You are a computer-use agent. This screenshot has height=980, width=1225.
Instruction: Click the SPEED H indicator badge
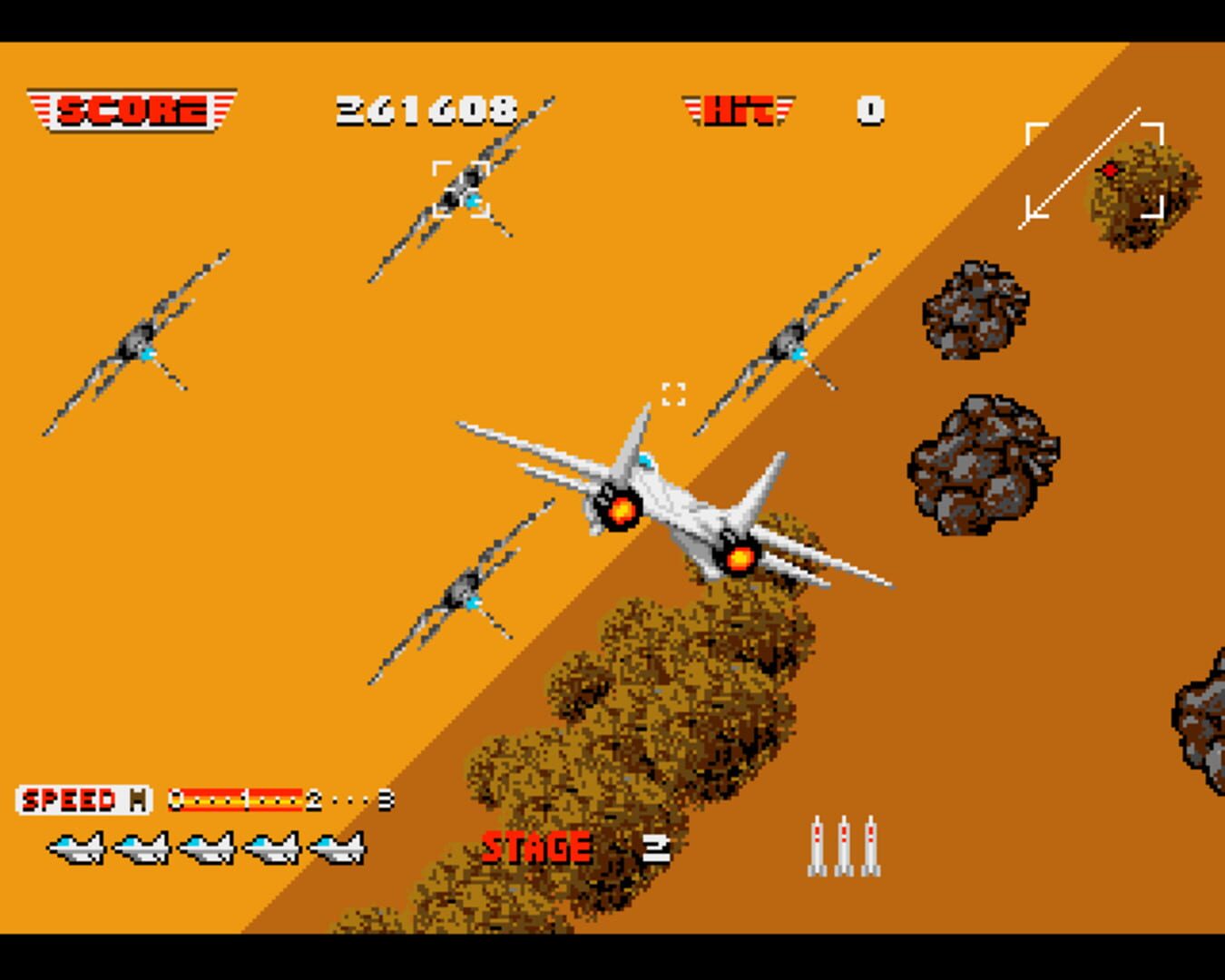coord(84,799)
